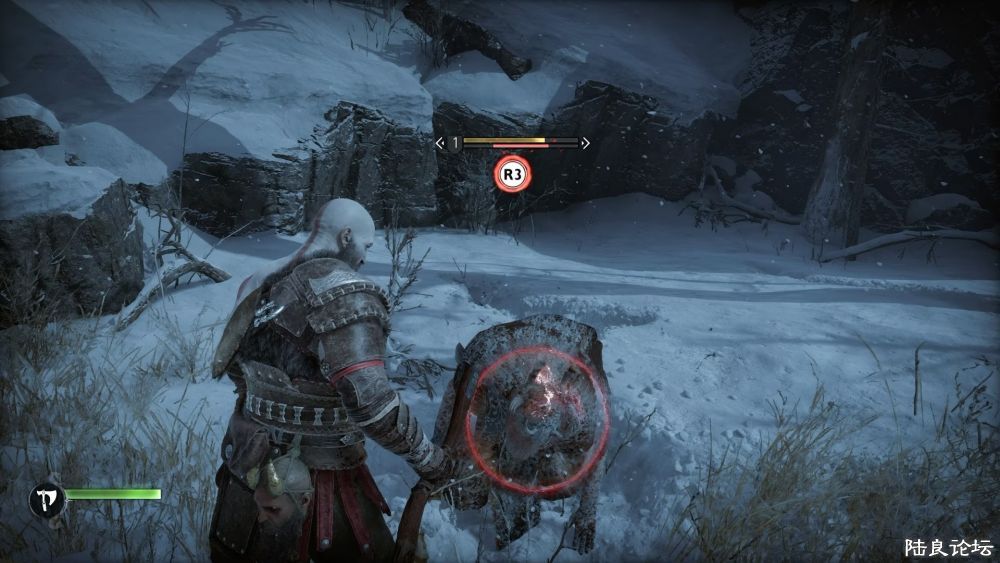Switch target with the left arrow

(x=440, y=143)
